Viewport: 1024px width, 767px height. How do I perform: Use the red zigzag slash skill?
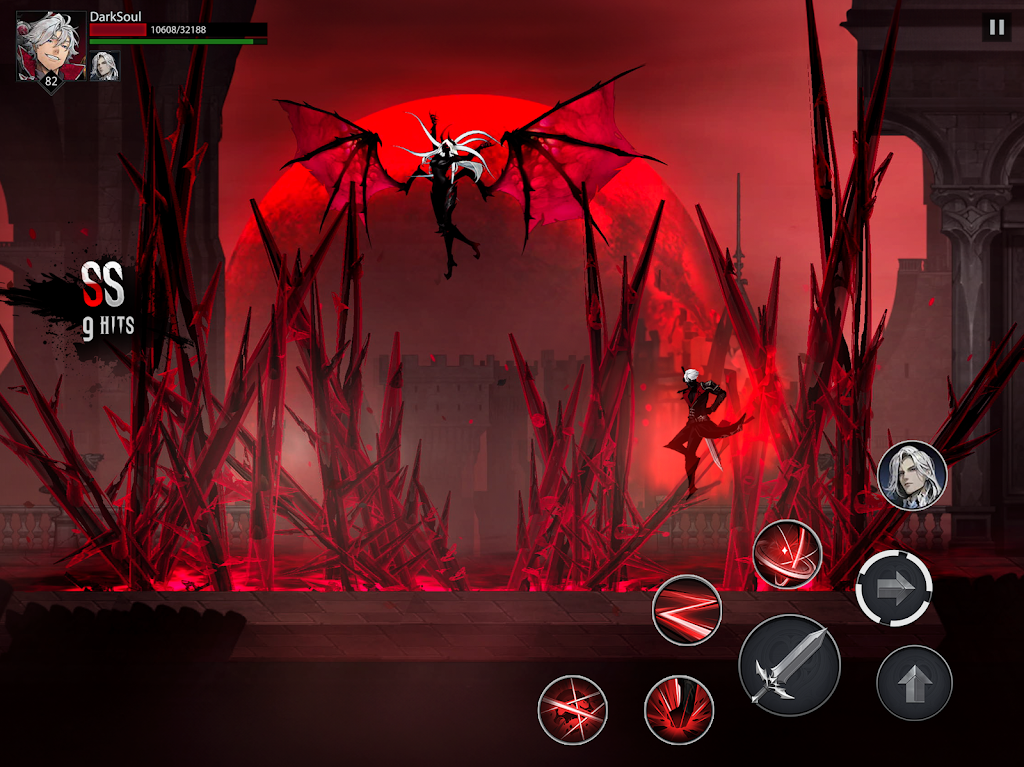point(686,610)
